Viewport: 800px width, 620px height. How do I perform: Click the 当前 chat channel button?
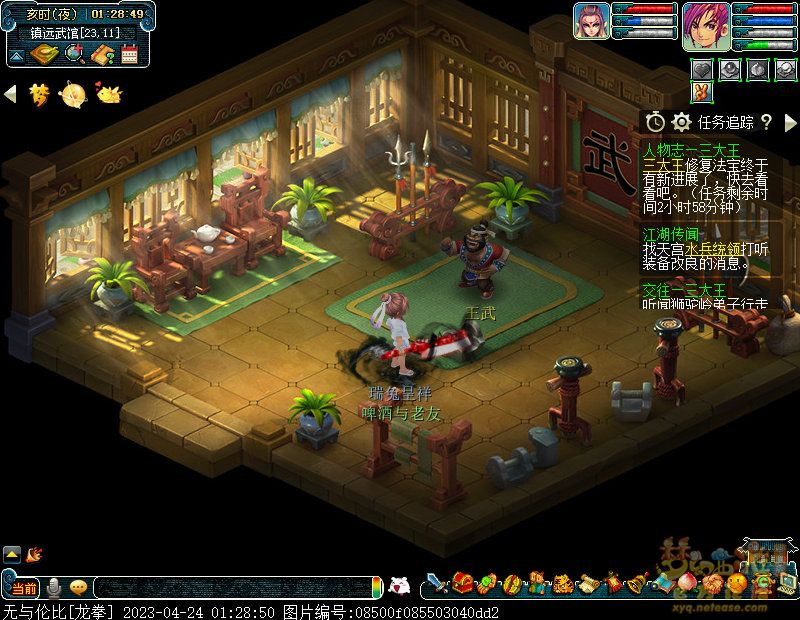point(25,587)
